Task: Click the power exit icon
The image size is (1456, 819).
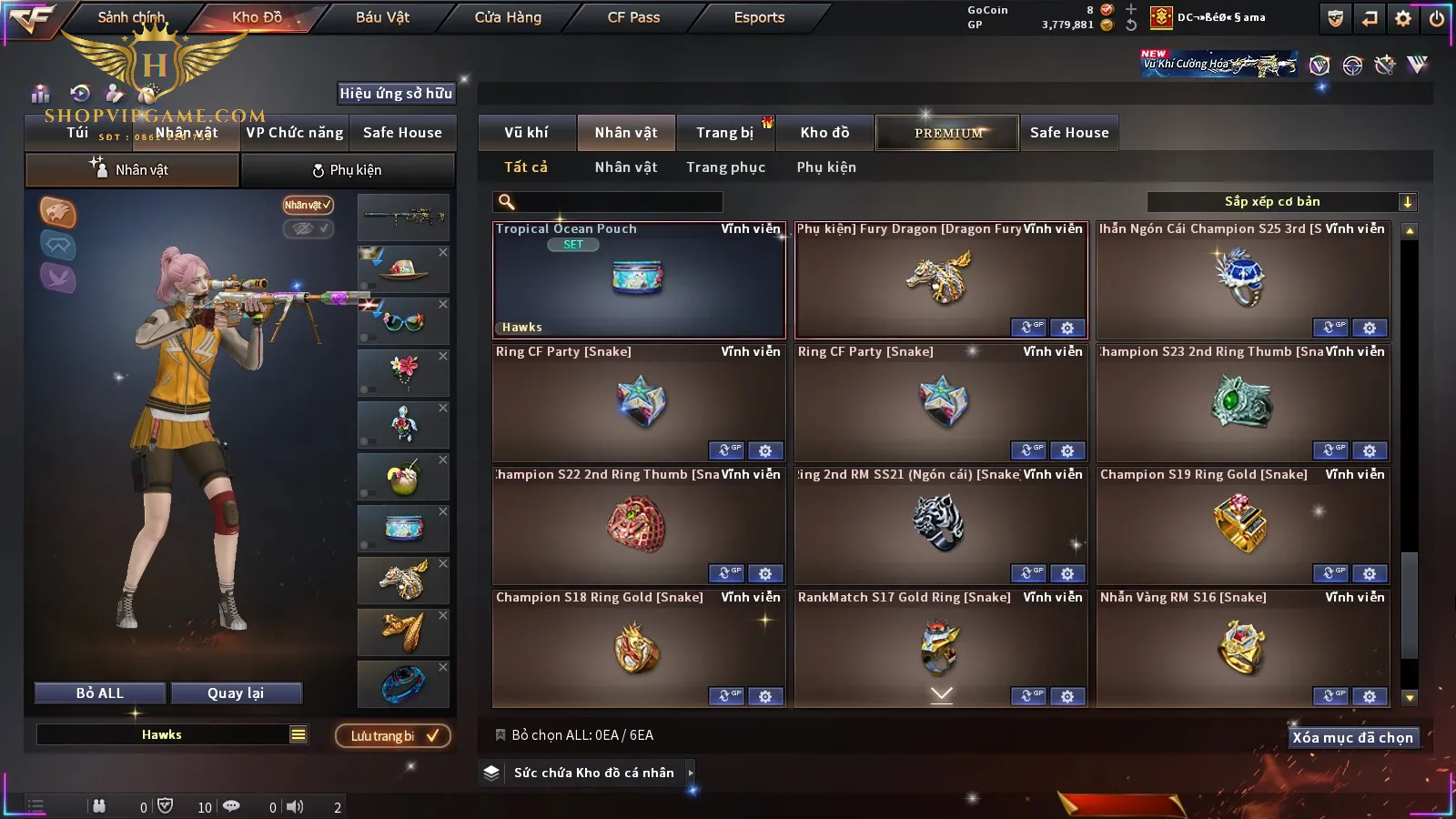Action: 1437,18
